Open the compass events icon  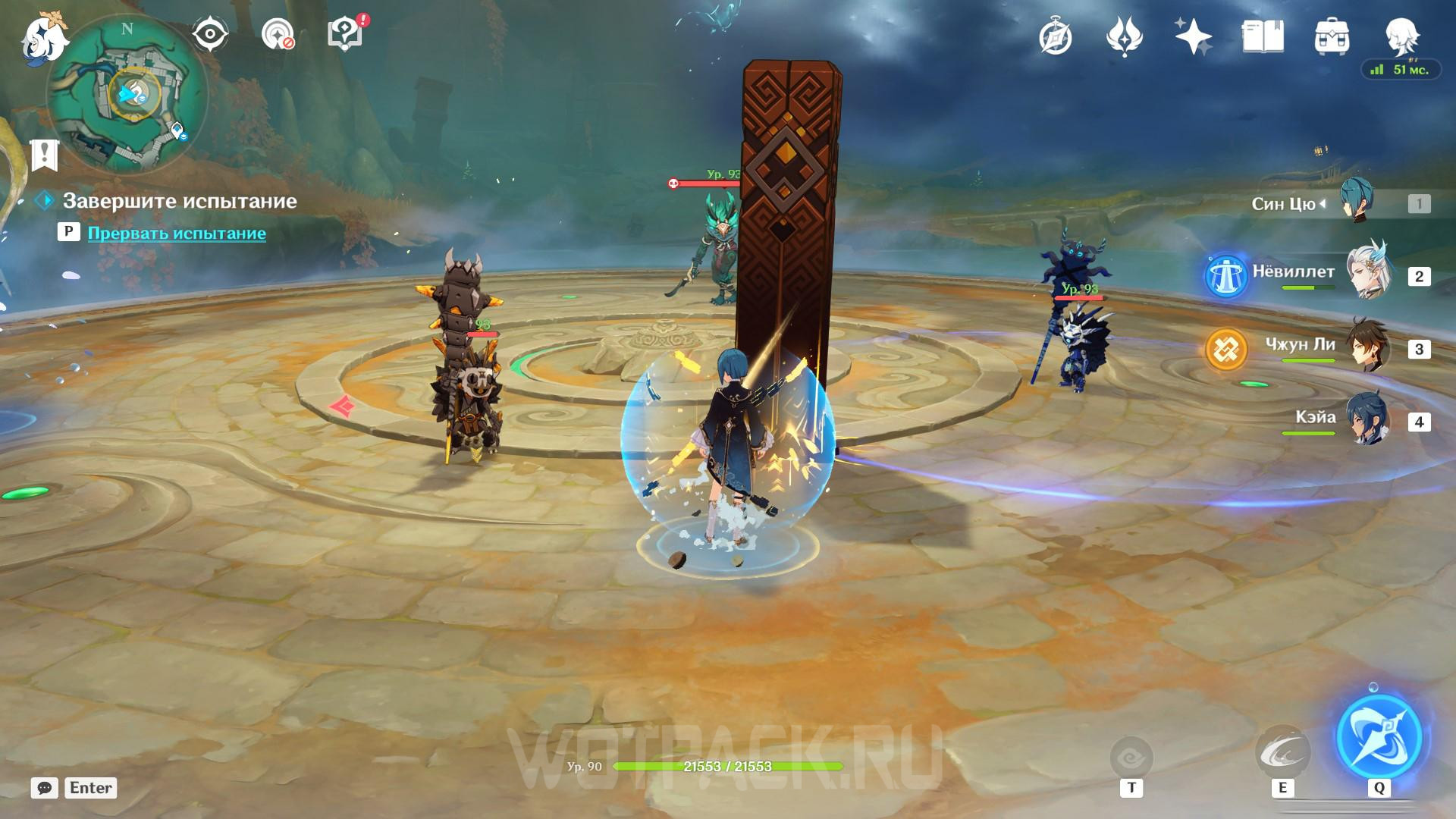[1056, 36]
